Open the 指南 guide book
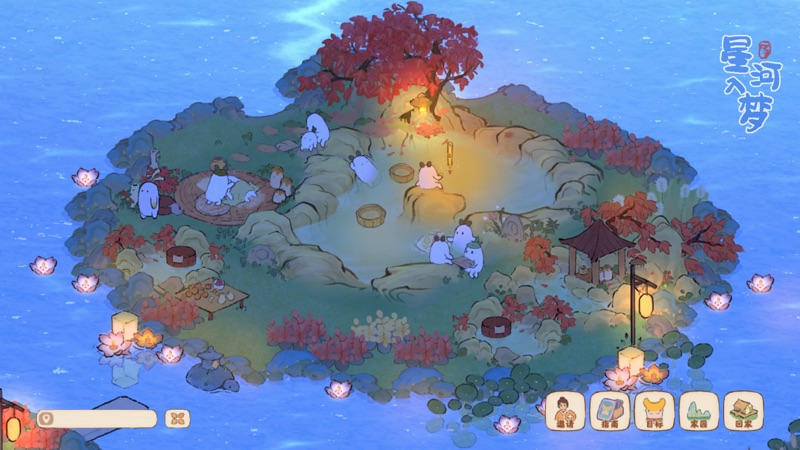This screenshot has height=450, width=800. point(609,410)
